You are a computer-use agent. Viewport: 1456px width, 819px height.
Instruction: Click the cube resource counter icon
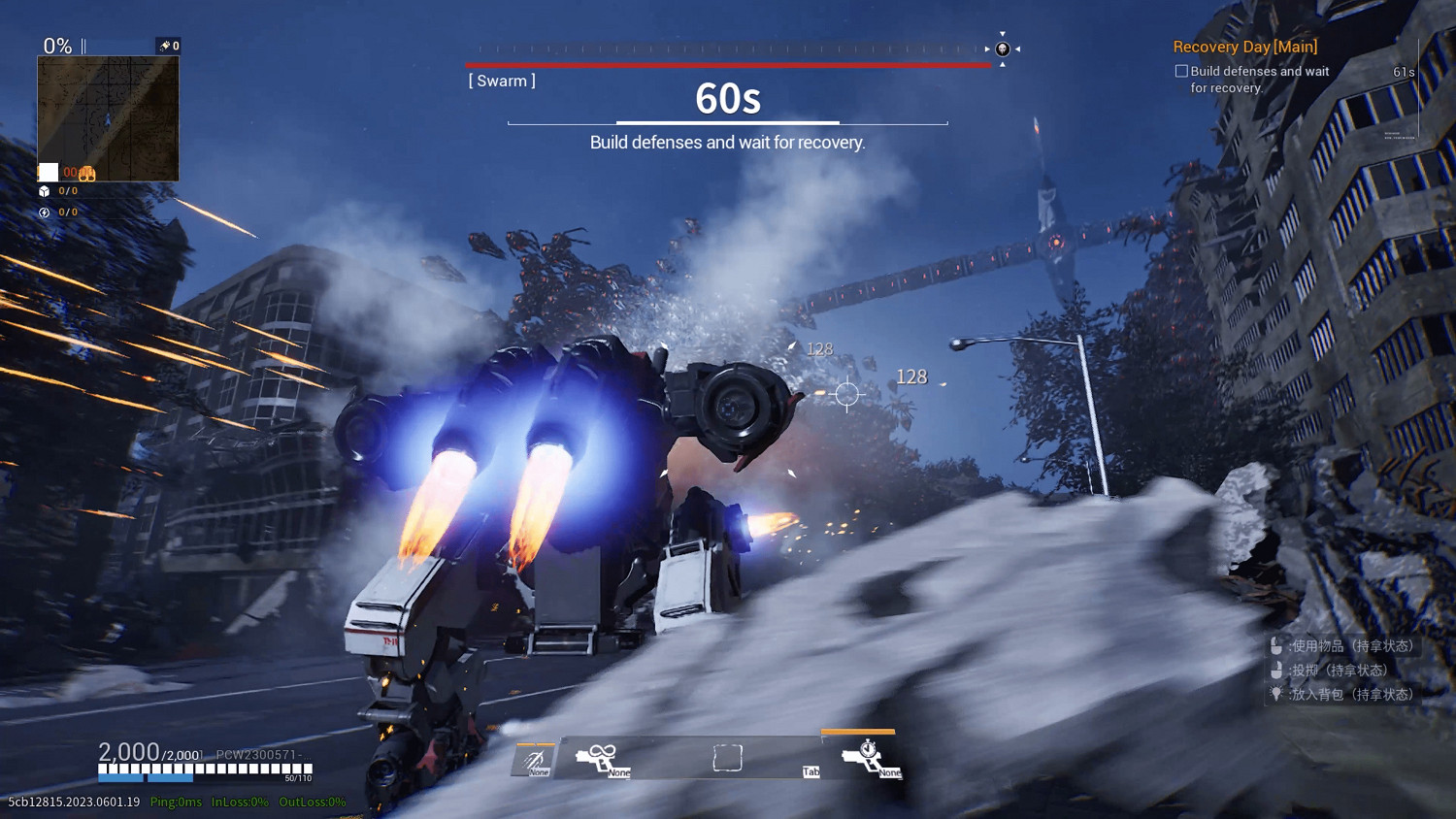coord(44,191)
